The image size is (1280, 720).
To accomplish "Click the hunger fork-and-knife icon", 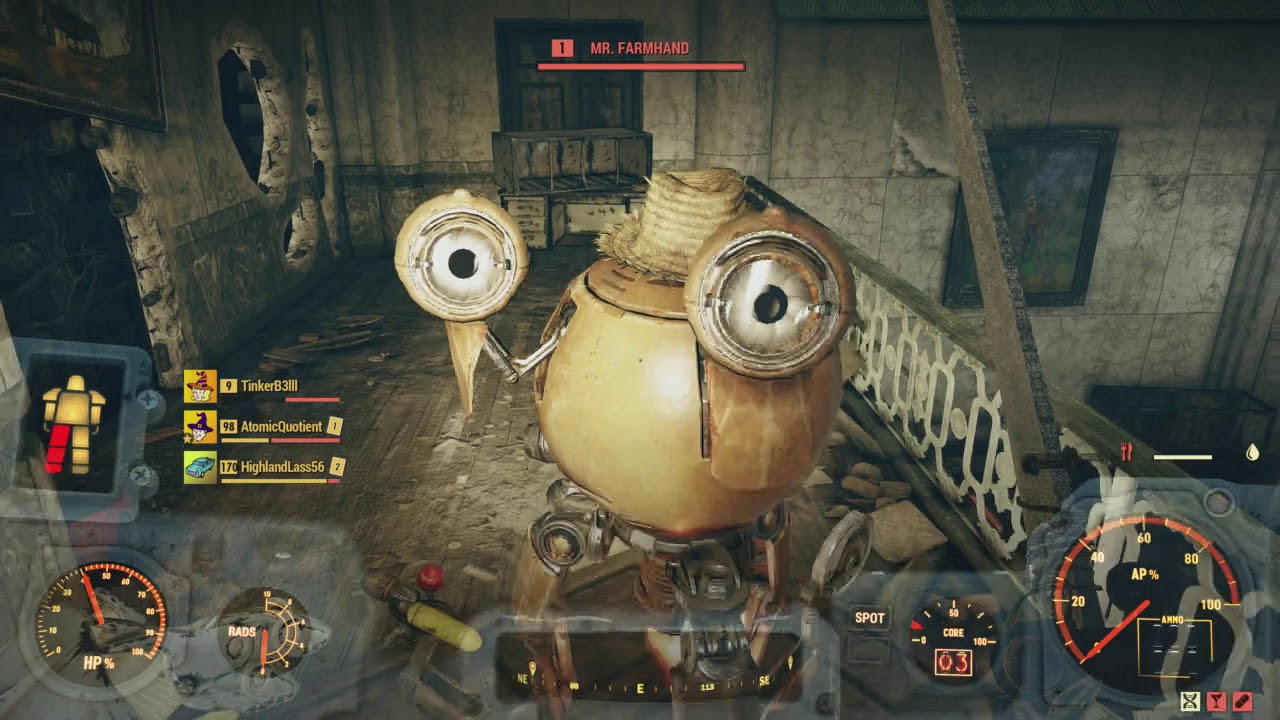I will (1127, 453).
